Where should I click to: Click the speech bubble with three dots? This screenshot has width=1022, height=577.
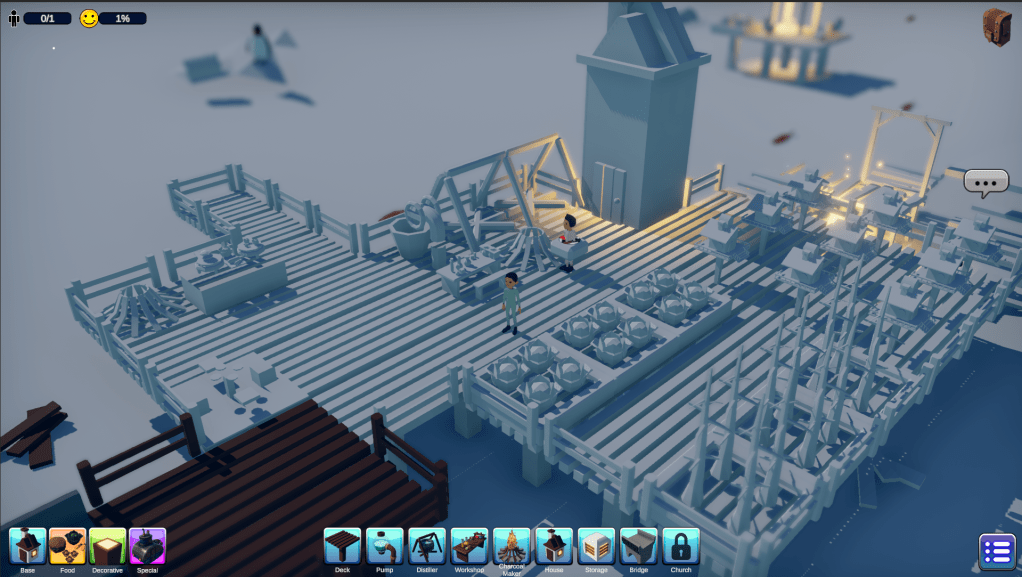986,182
